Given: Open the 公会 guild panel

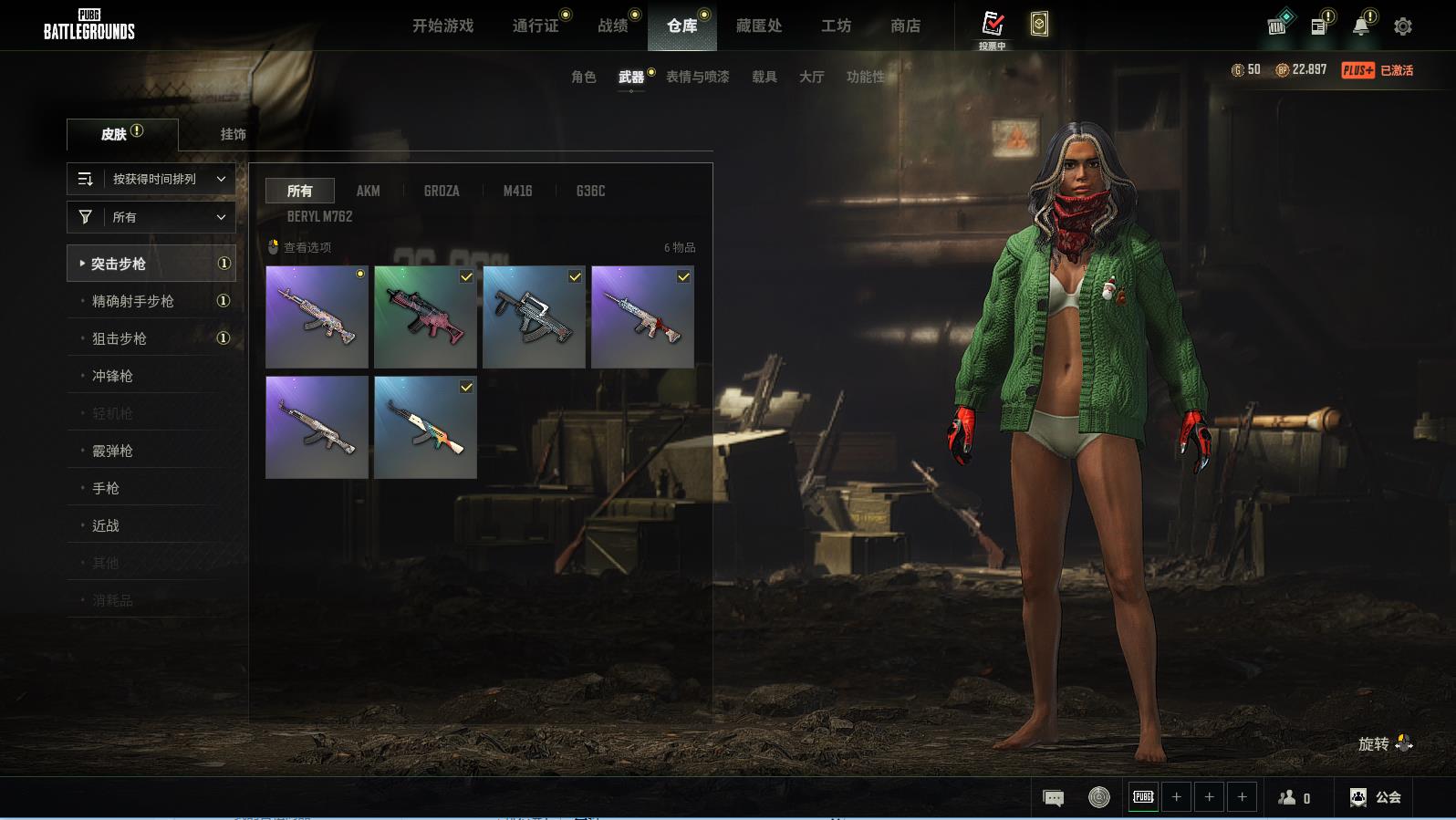Looking at the screenshot, I should coord(1376,797).
